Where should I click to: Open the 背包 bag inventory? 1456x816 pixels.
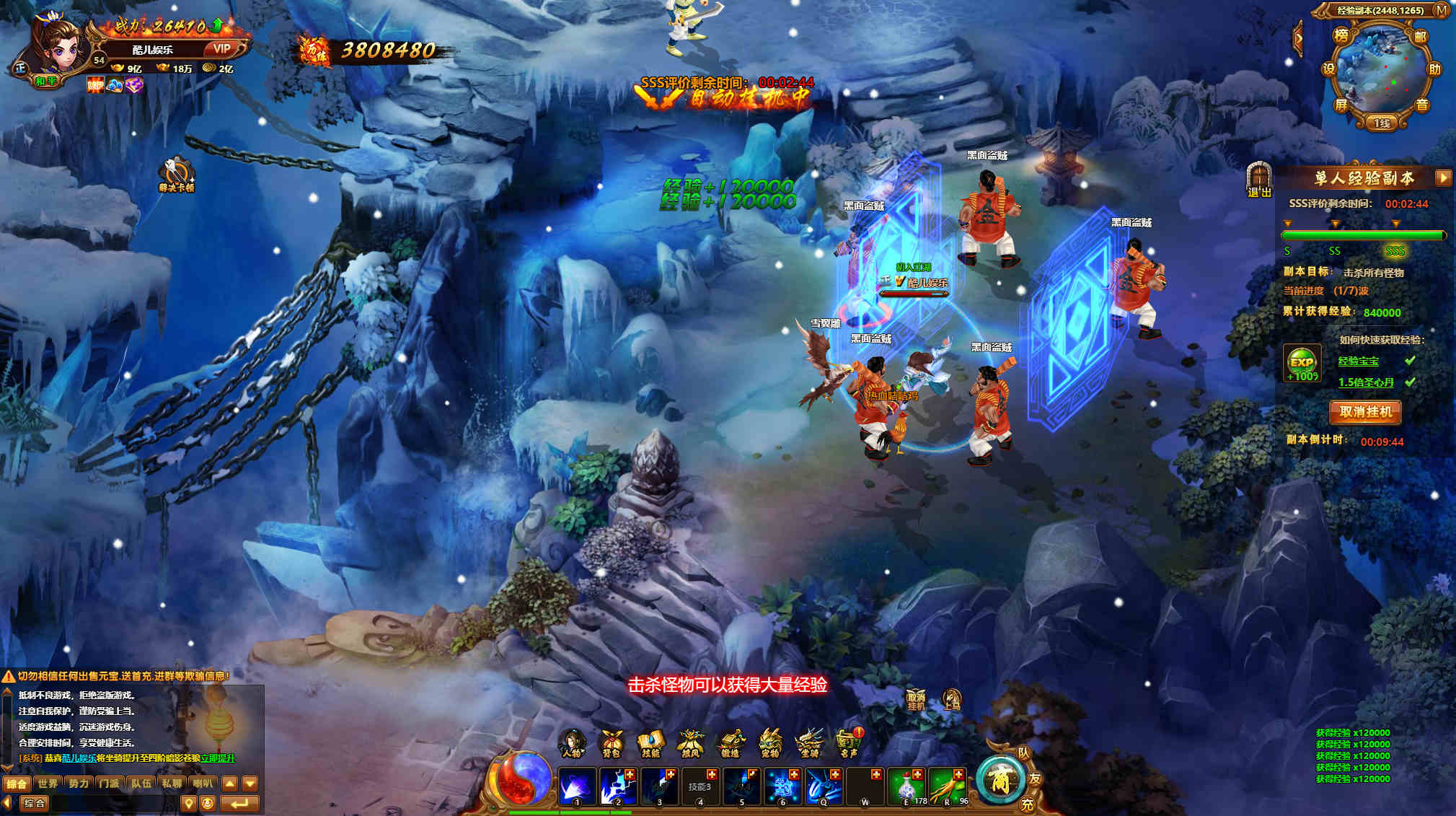pyautogui.click(x=612, y=744)
